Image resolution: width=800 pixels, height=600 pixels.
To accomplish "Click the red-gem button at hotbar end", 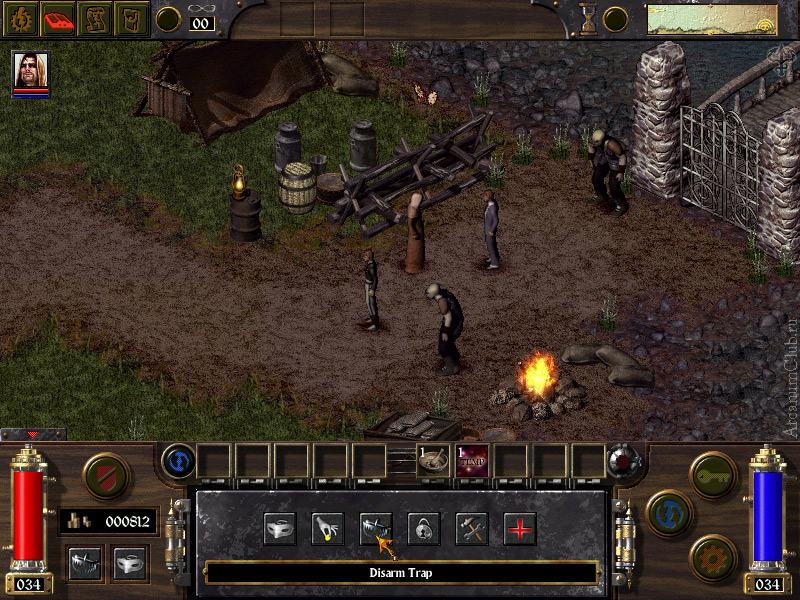I will 623,461.
